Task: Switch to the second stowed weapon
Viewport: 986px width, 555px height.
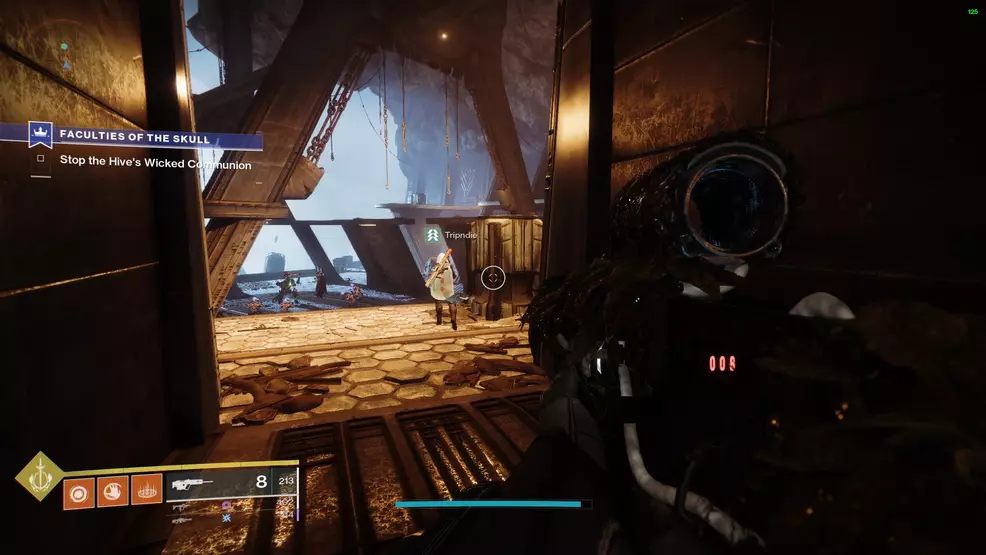Action: pyautogui.click(x=182, y=506)
